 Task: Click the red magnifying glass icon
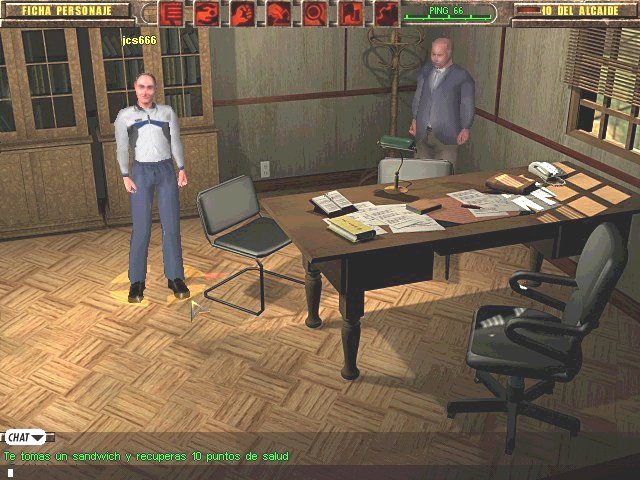315,13
